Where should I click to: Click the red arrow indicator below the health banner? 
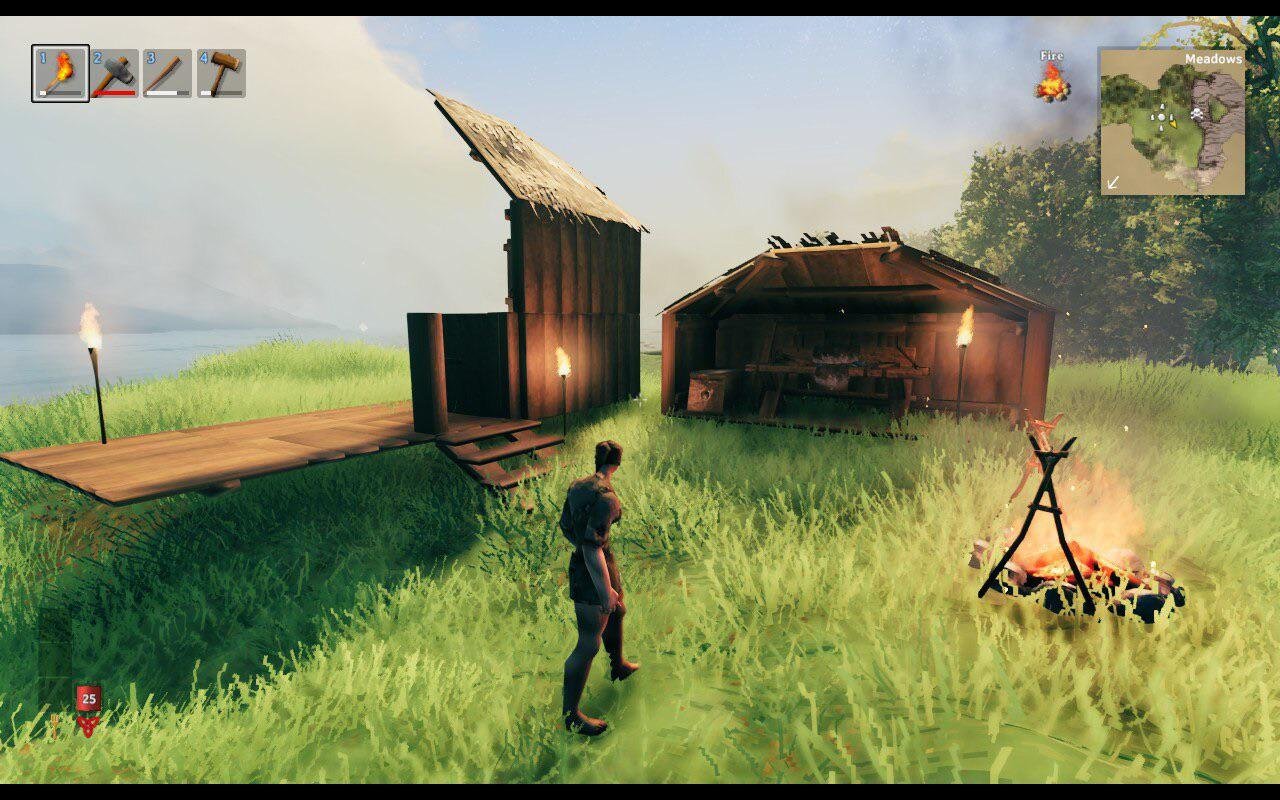point(88,726)
